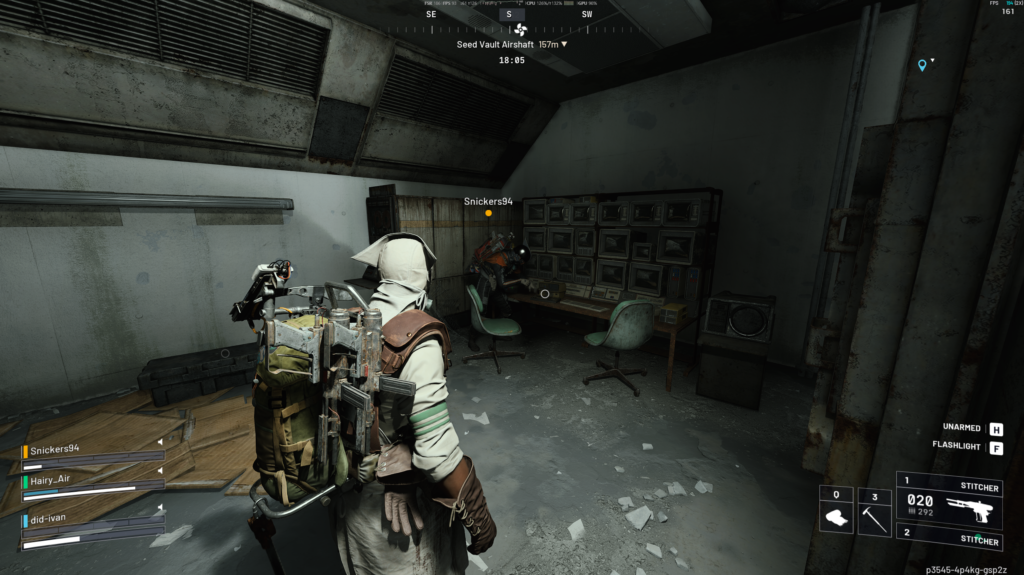Select Snickers94 in the squad list
The width and height of the screenshot is (1024, 575).
[x=53, y=449]
